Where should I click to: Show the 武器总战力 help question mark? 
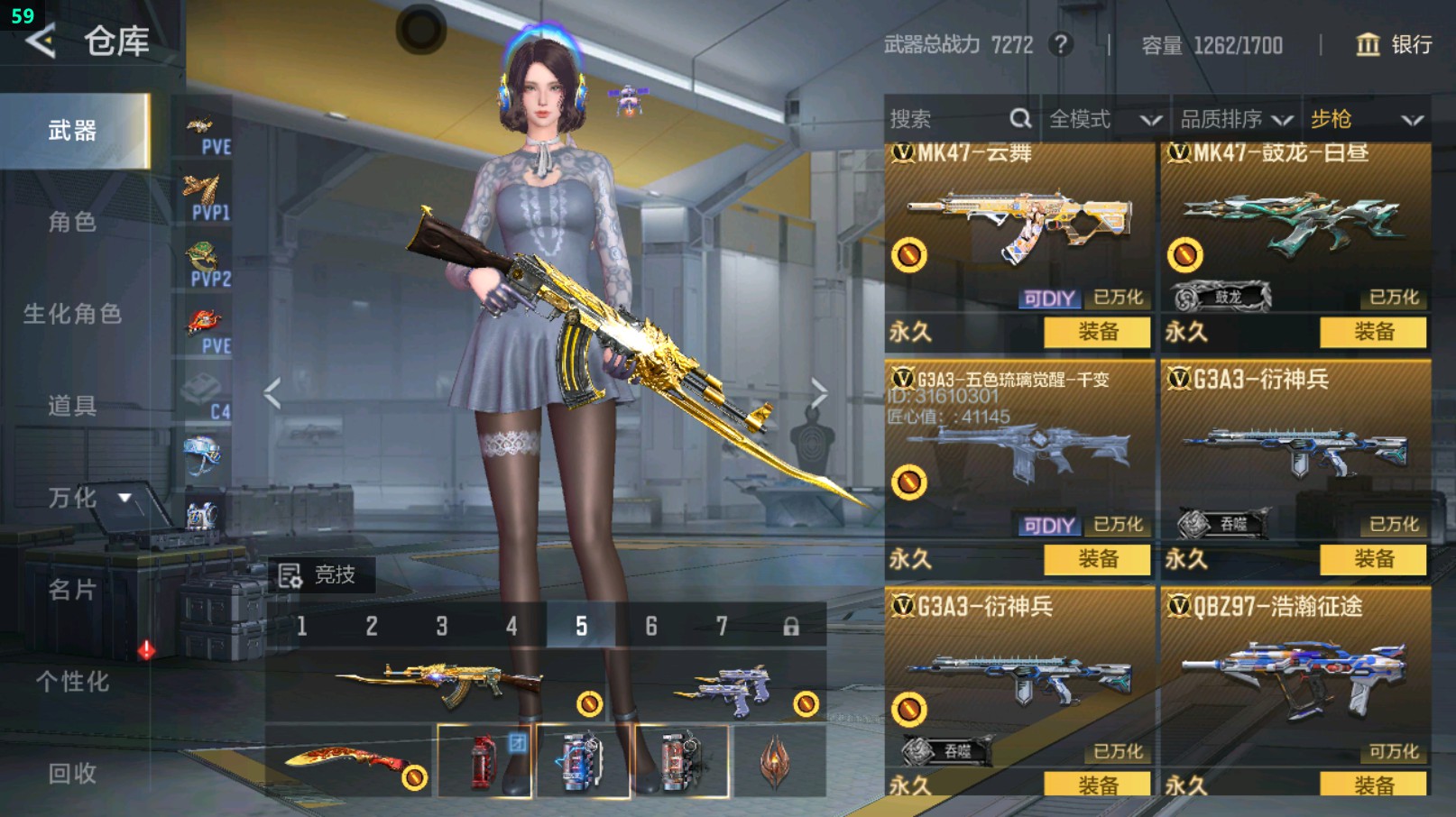1062,44
